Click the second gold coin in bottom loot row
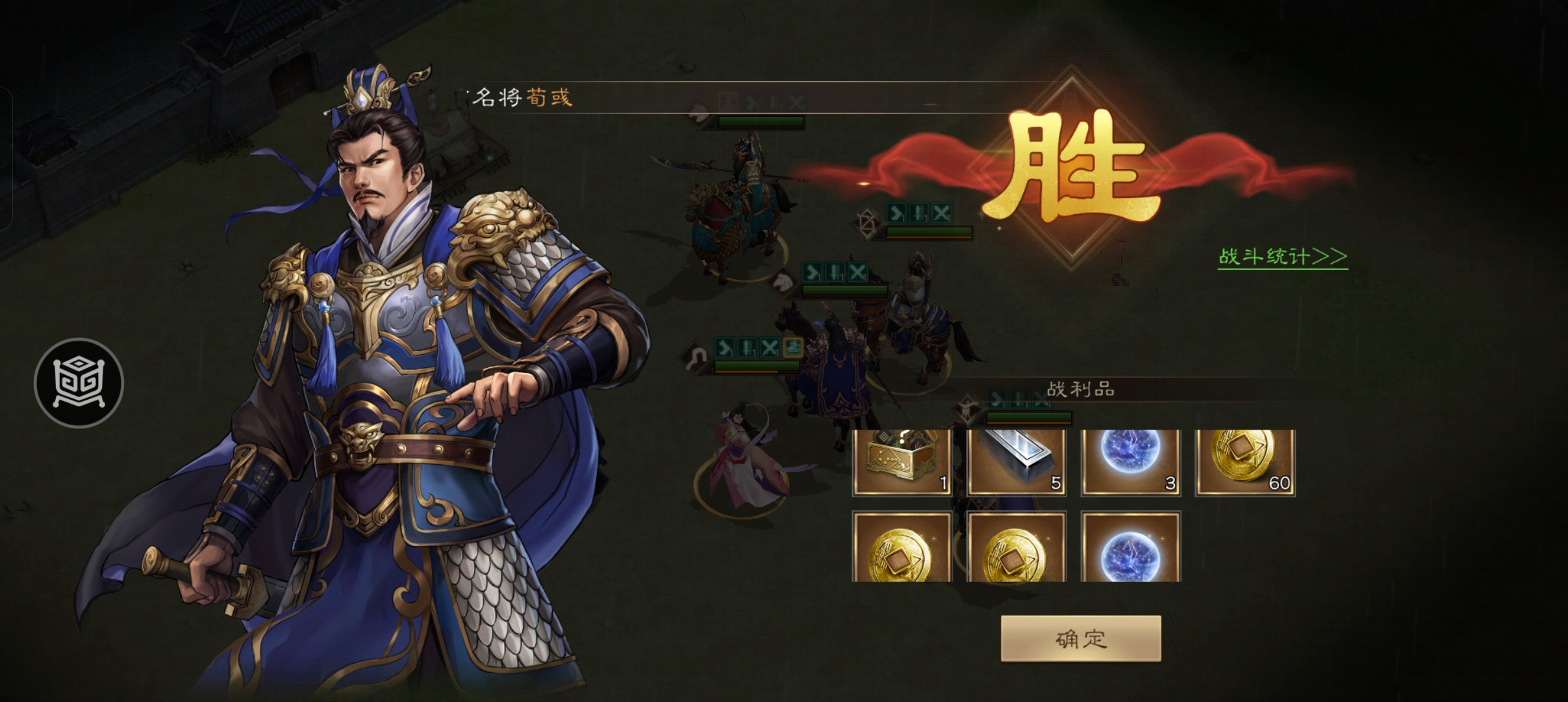1568x702 pixels. coord(1016,548)
